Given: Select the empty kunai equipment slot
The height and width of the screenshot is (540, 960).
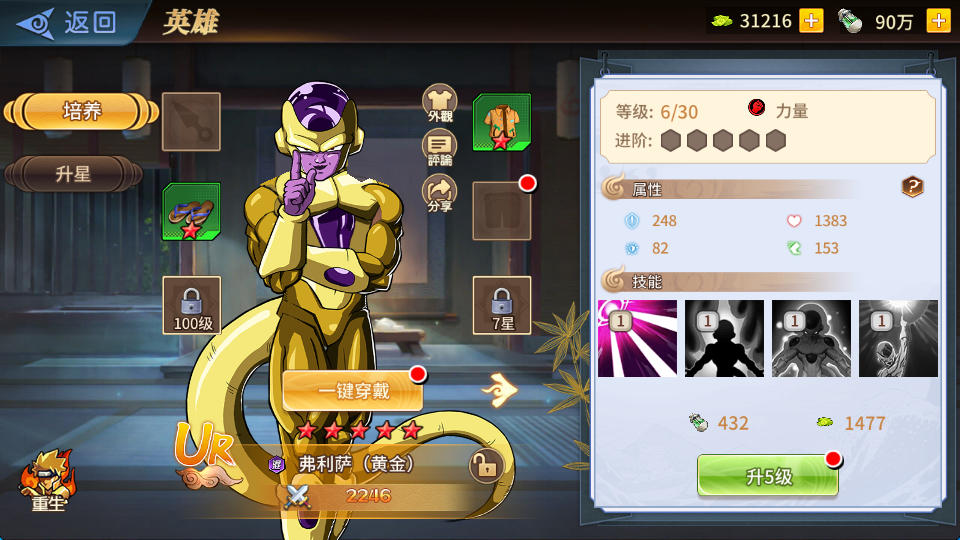Looking at the screenshot, I should pos(191,122).
